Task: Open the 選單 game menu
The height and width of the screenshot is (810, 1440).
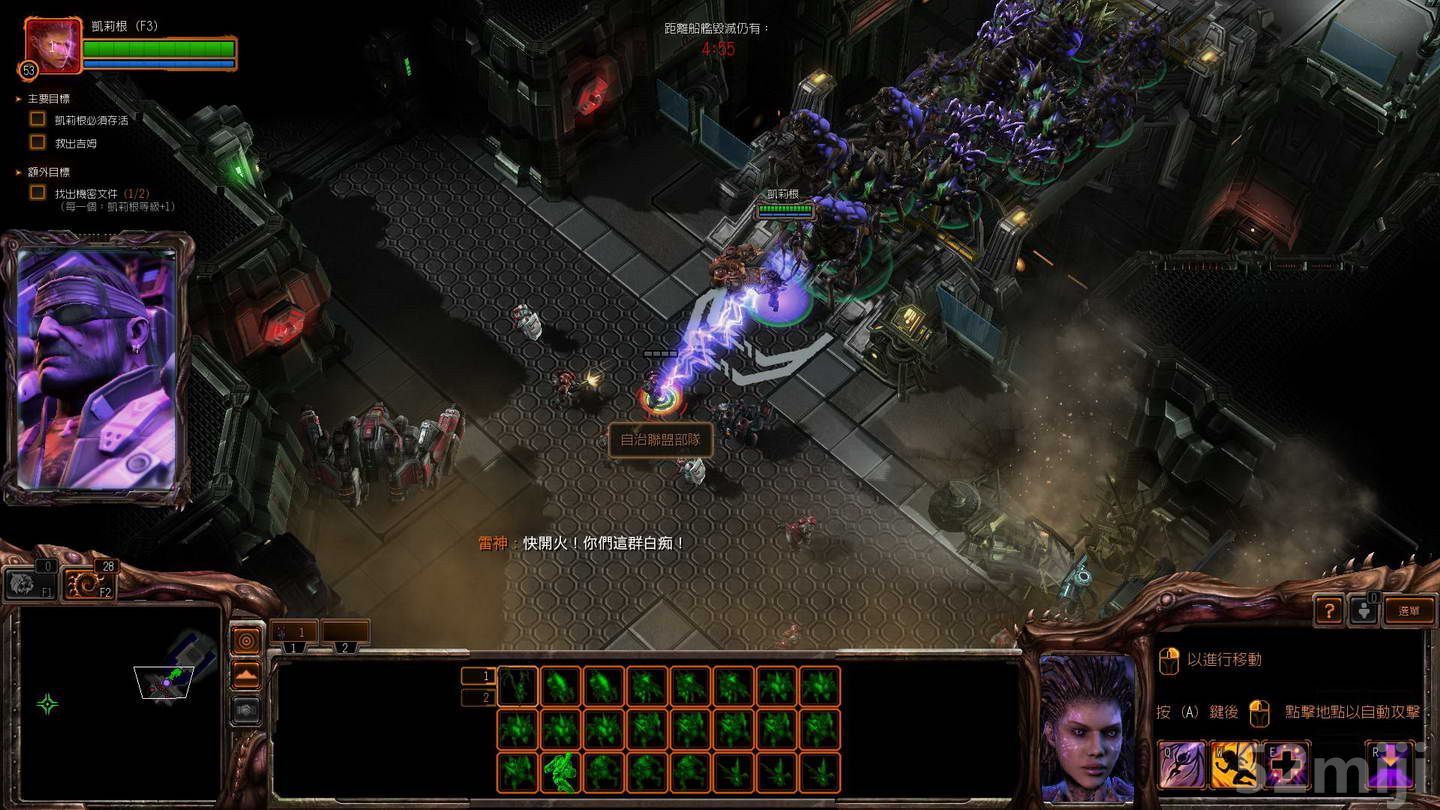Action: 1410,611
